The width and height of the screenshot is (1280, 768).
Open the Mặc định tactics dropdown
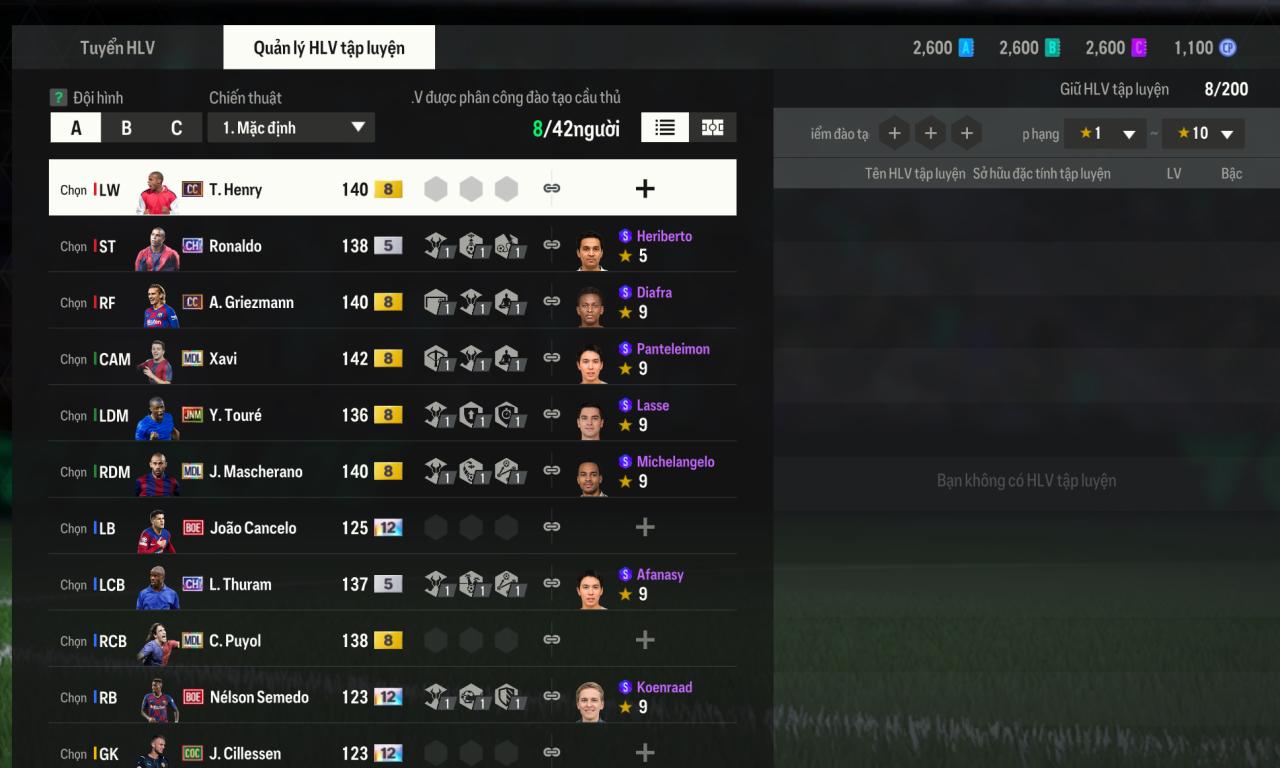tap(291, 128)
